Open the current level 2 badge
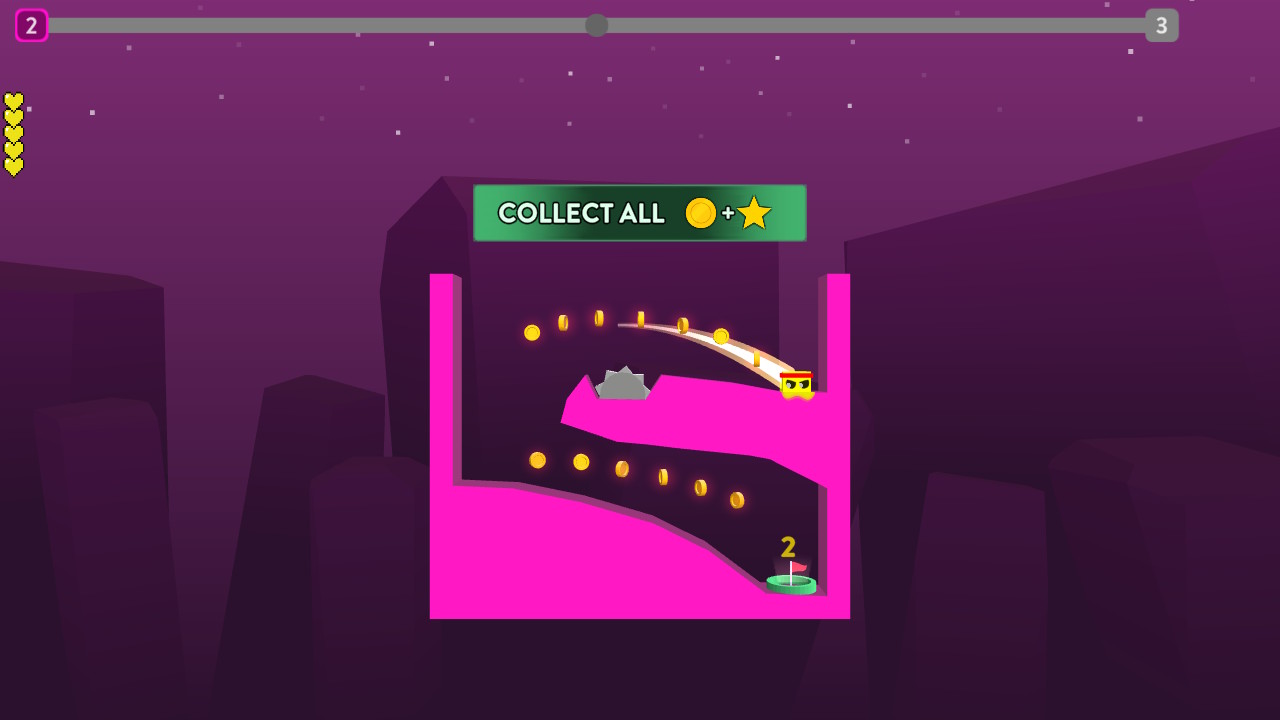The height and width of the screenshot is (720, 1280). pos(32,25)
